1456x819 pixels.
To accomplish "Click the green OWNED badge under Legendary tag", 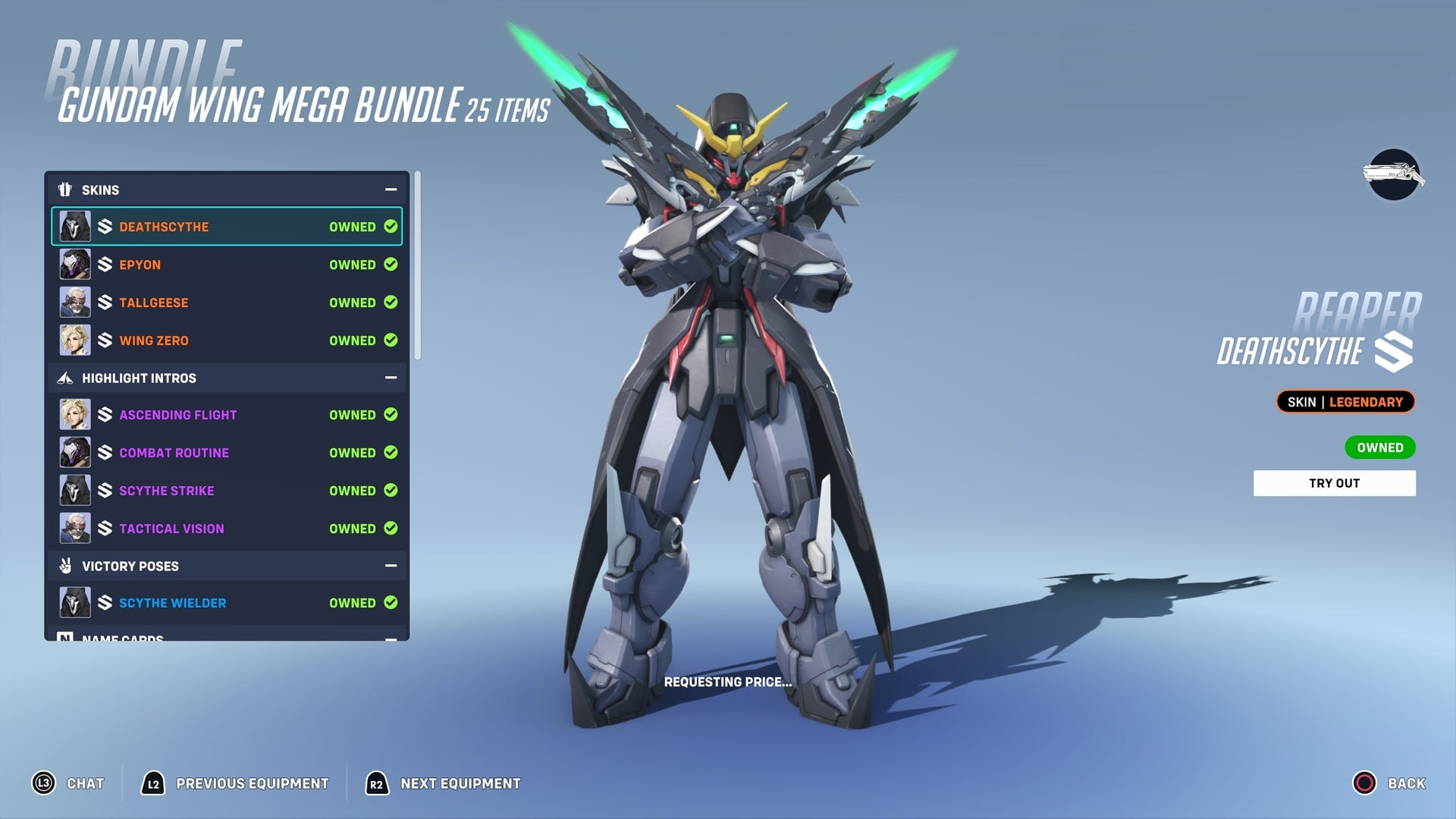I will [1379, 447].
